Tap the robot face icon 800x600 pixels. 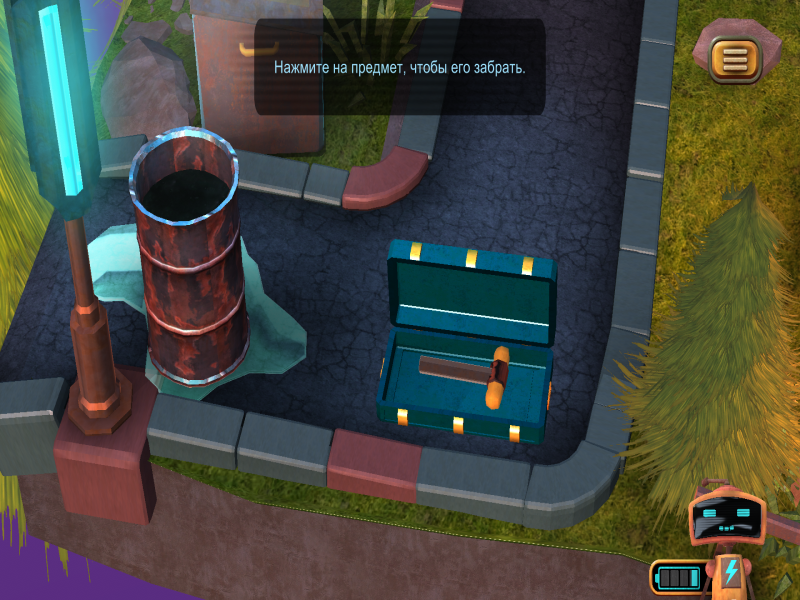click(727, 520)
